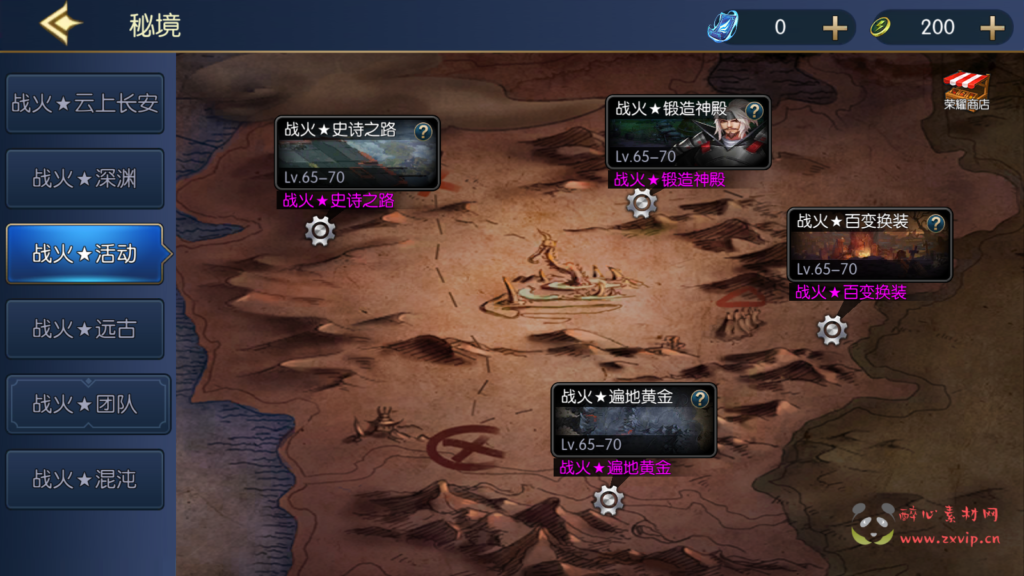Show help for 战火★百变换装
The height and width of the screenshot is (576, 1024).
click(x=936, y=223)
